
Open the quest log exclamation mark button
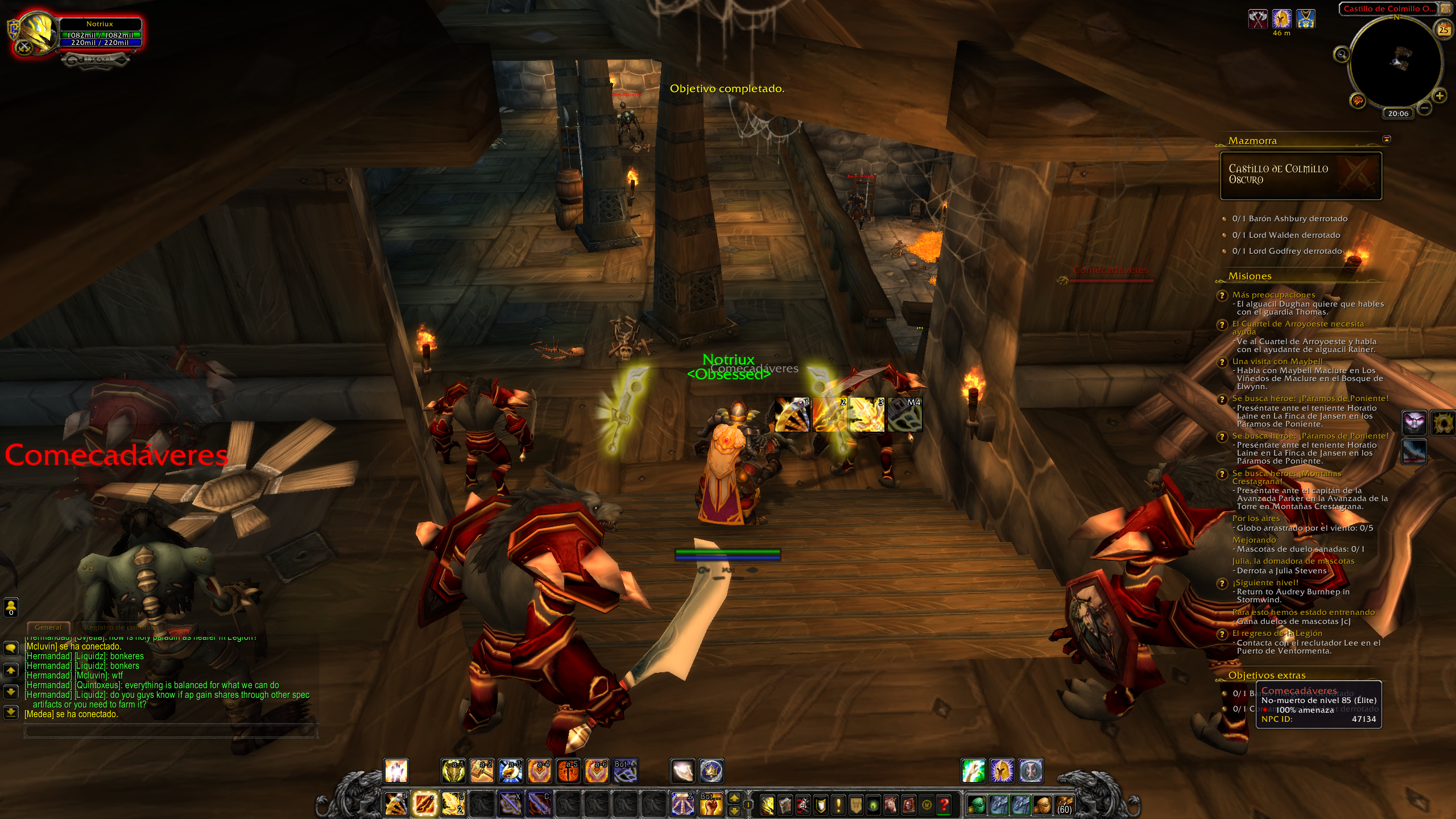click(838, 805)
